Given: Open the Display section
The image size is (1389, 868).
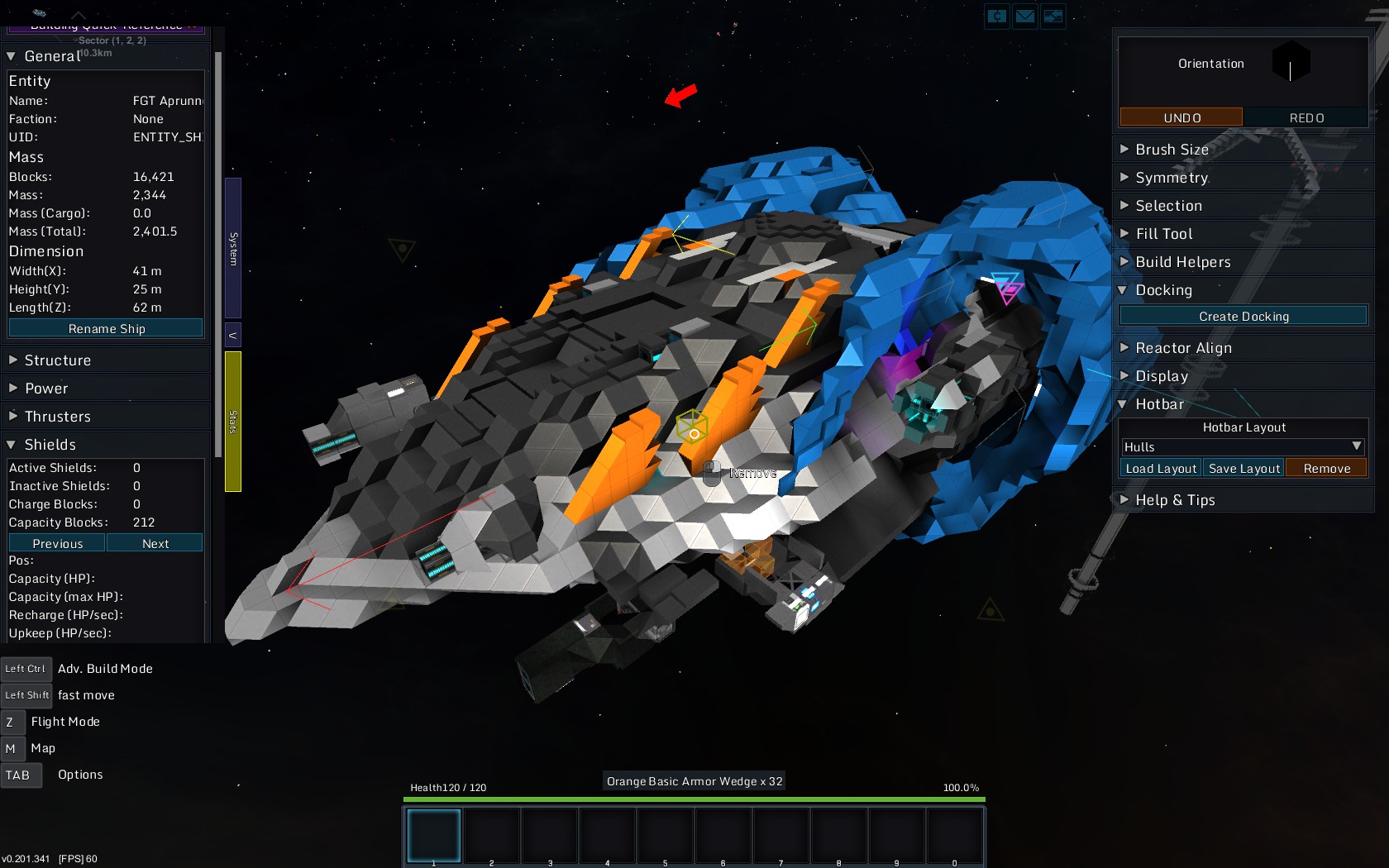Looking at the screenshot, I should point(1161,376).
